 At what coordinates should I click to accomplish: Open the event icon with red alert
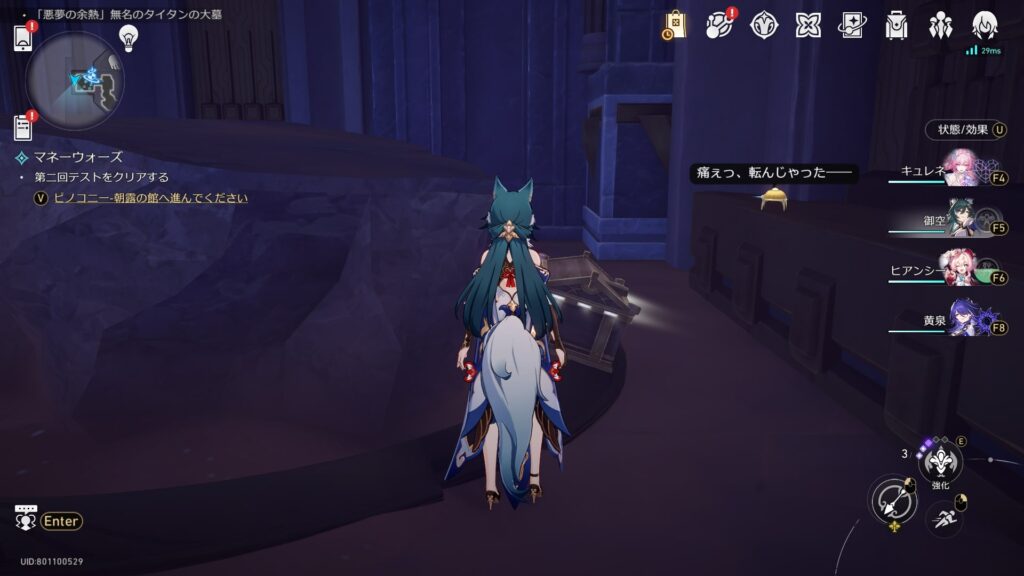[x=720, y=25]
